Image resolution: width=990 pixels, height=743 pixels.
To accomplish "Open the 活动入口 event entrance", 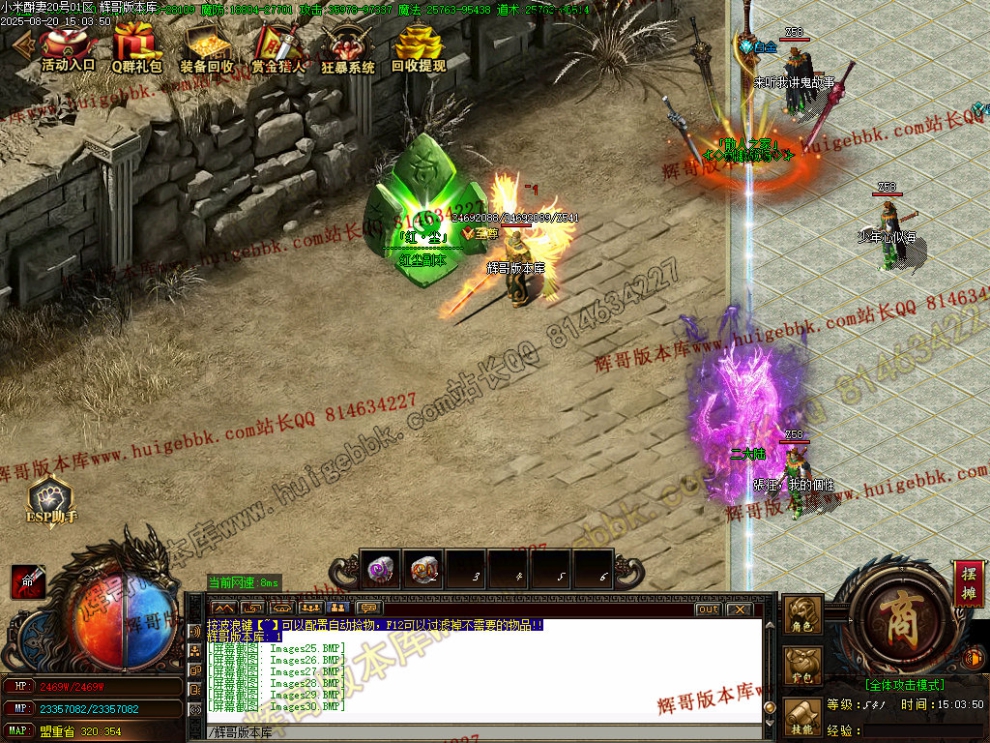I will click(68, 49).
